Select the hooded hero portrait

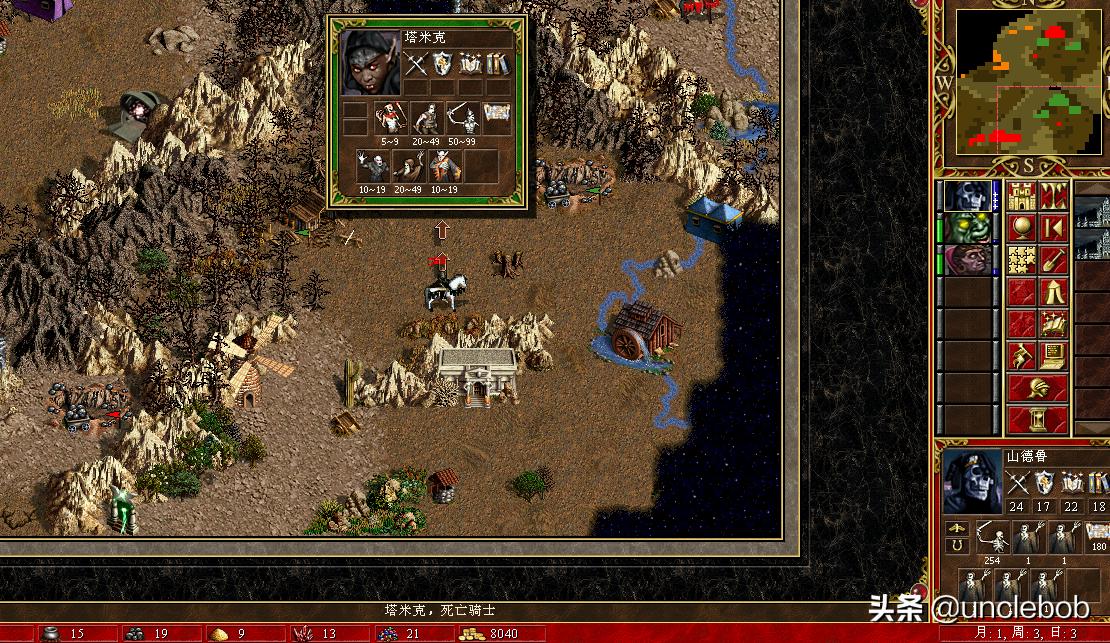(x=968, y=260)
